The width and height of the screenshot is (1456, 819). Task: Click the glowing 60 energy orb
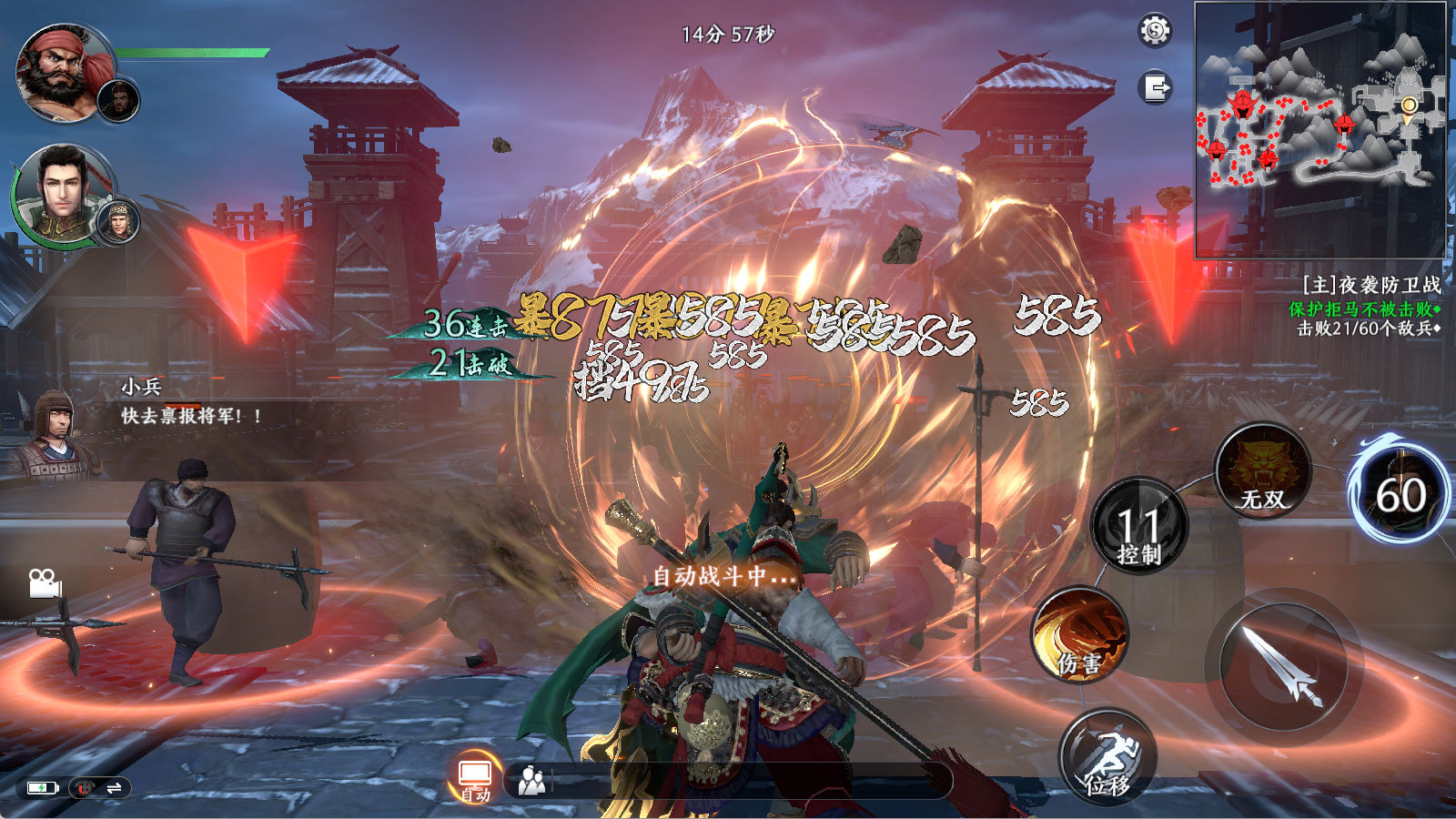(x=1400, y=496)
